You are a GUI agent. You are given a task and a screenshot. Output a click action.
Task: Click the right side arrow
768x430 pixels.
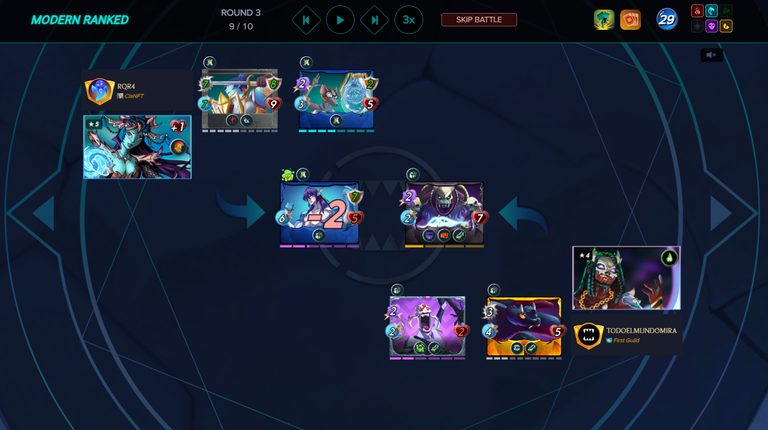tap(721, 213)
